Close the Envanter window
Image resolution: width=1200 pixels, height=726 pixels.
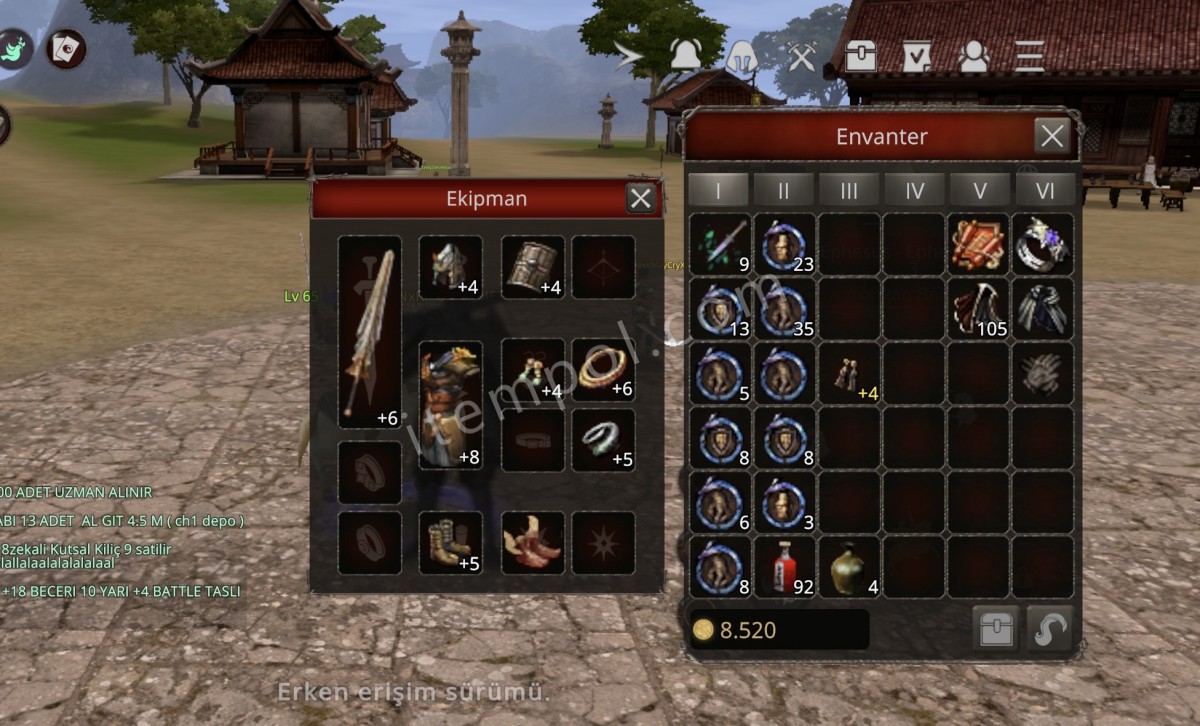1052,136
